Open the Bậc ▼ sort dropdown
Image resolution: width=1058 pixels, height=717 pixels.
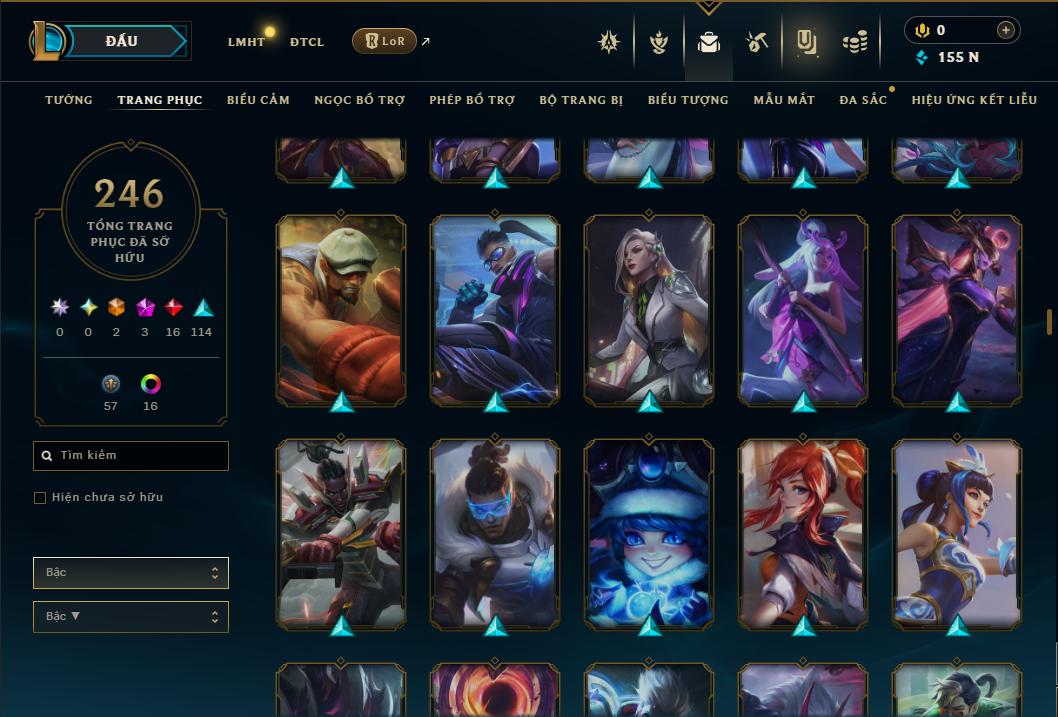[131, 617]
